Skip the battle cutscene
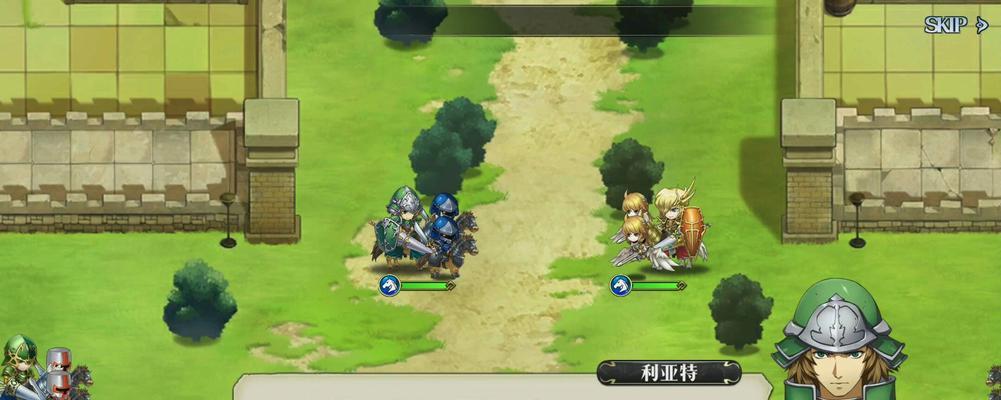The height and width of the screenshot is (400, 1001). [x=955, y=25]
